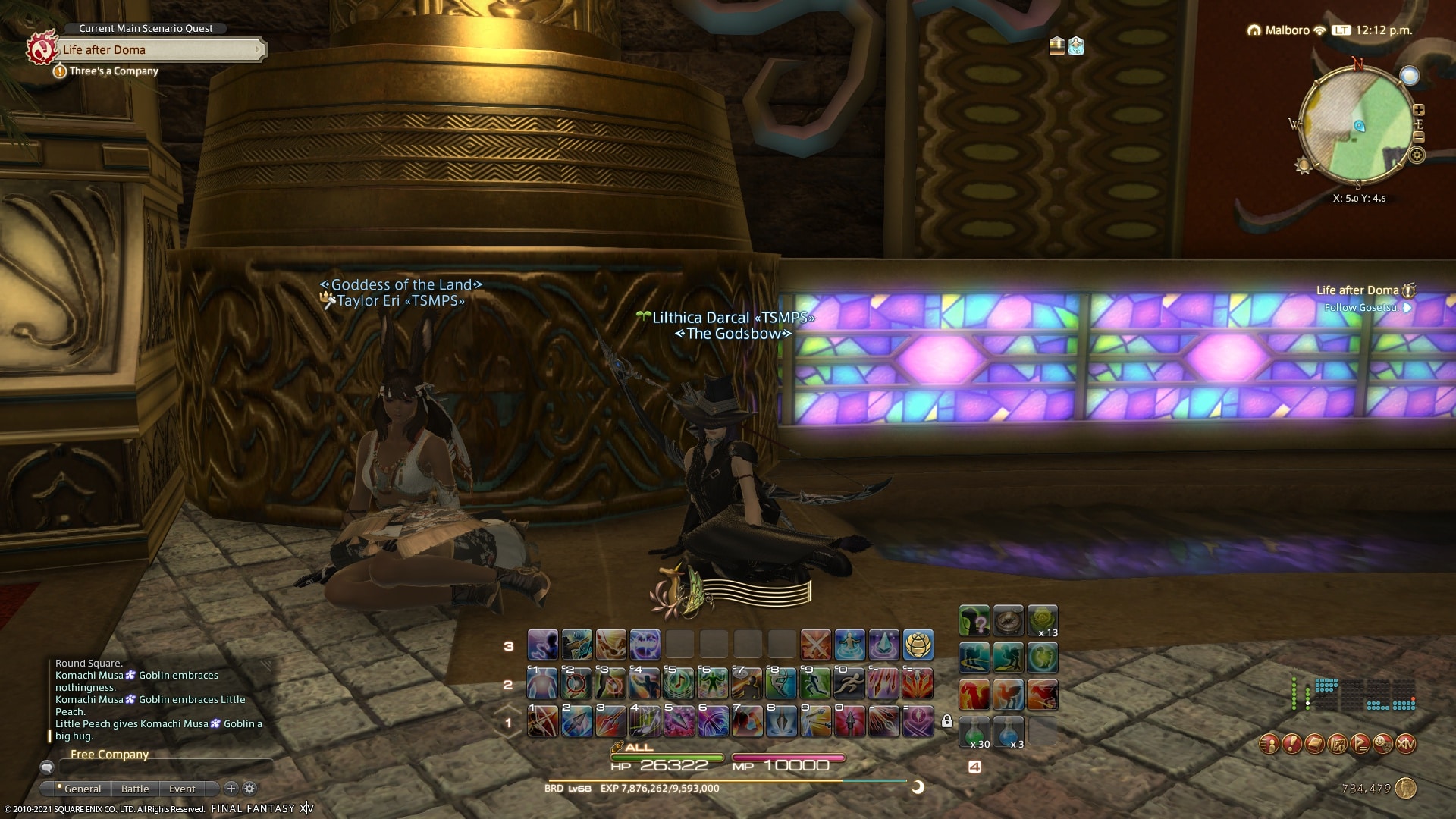Activate the golden globe icon on hotbar 3
This screenshot has height=819, width=1456.
tap(918, 645)
